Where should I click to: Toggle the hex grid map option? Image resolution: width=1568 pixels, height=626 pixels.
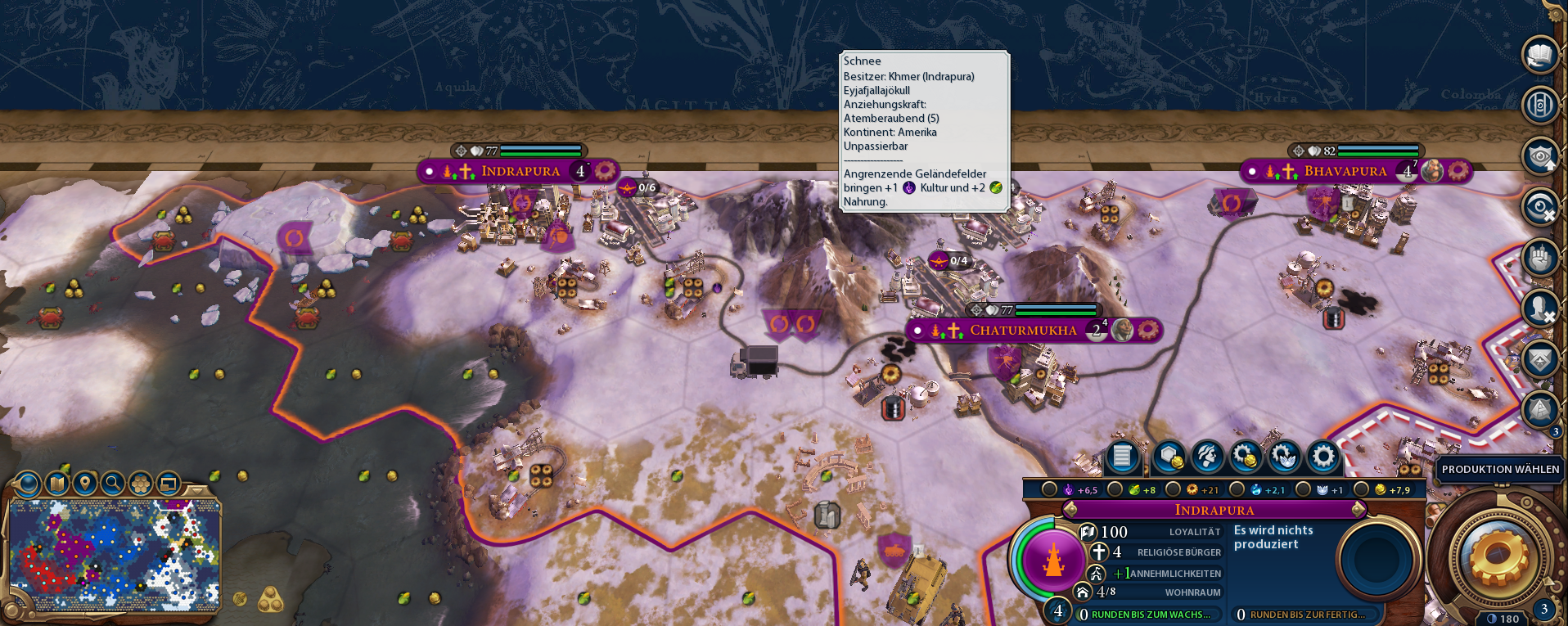[x=141, y=484]
